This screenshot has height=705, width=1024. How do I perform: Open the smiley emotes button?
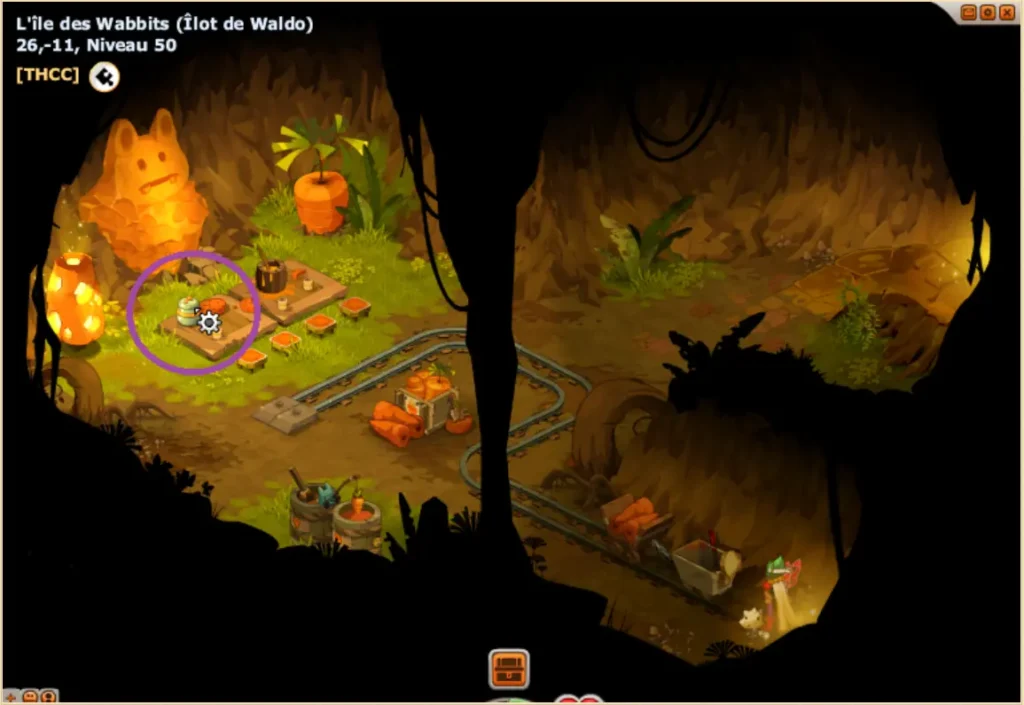29,696
